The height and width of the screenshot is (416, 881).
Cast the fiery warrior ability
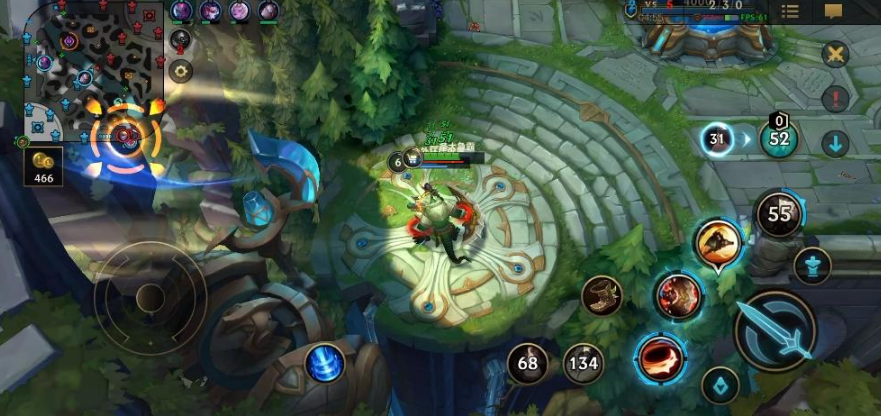[679, 296]
